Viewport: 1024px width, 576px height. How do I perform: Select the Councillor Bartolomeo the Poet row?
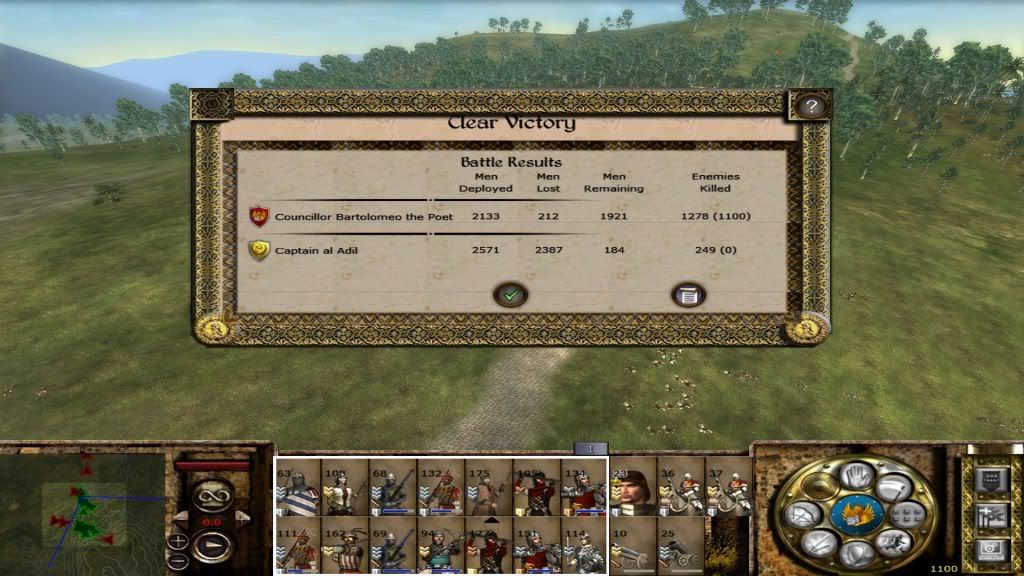point(363,216)
